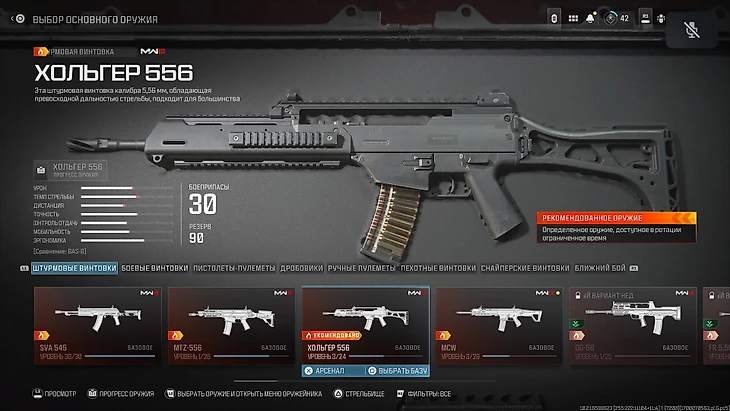Select the Дробовики tab
This screenshot has width=730, height=411.
[x=301, y=268]
